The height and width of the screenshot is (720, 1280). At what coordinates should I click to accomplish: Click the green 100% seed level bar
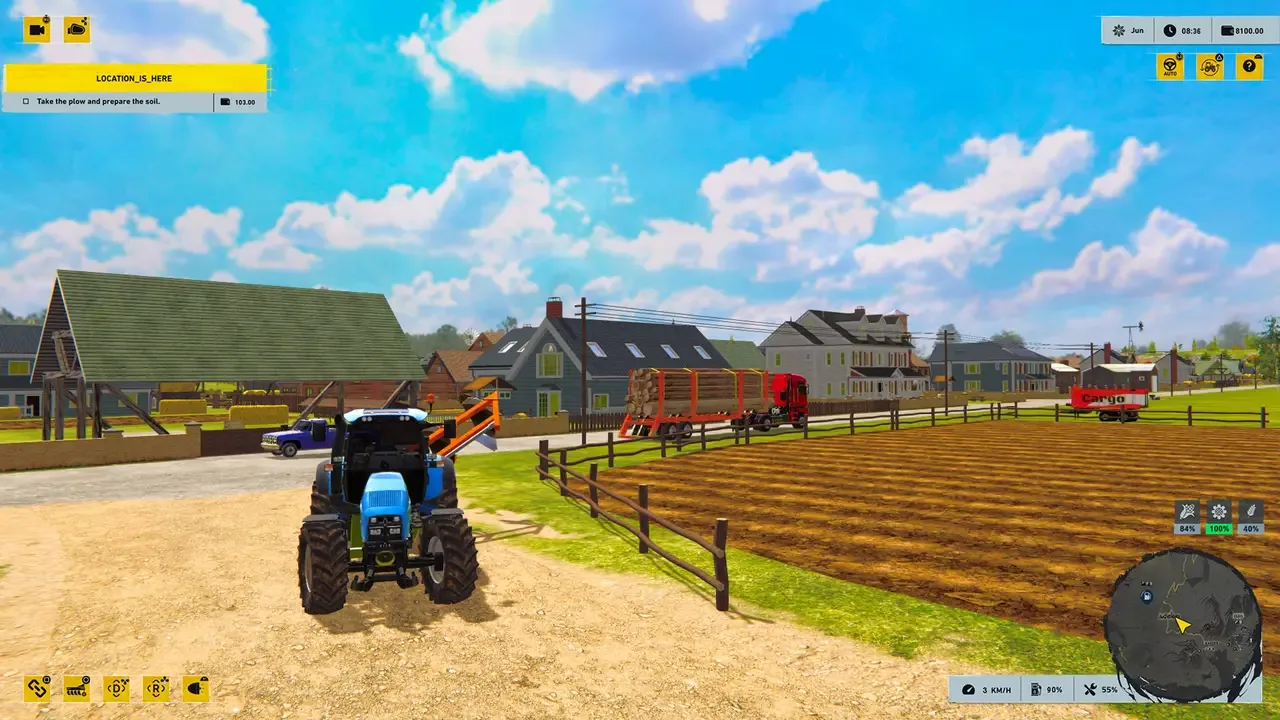click(1218, 527)
